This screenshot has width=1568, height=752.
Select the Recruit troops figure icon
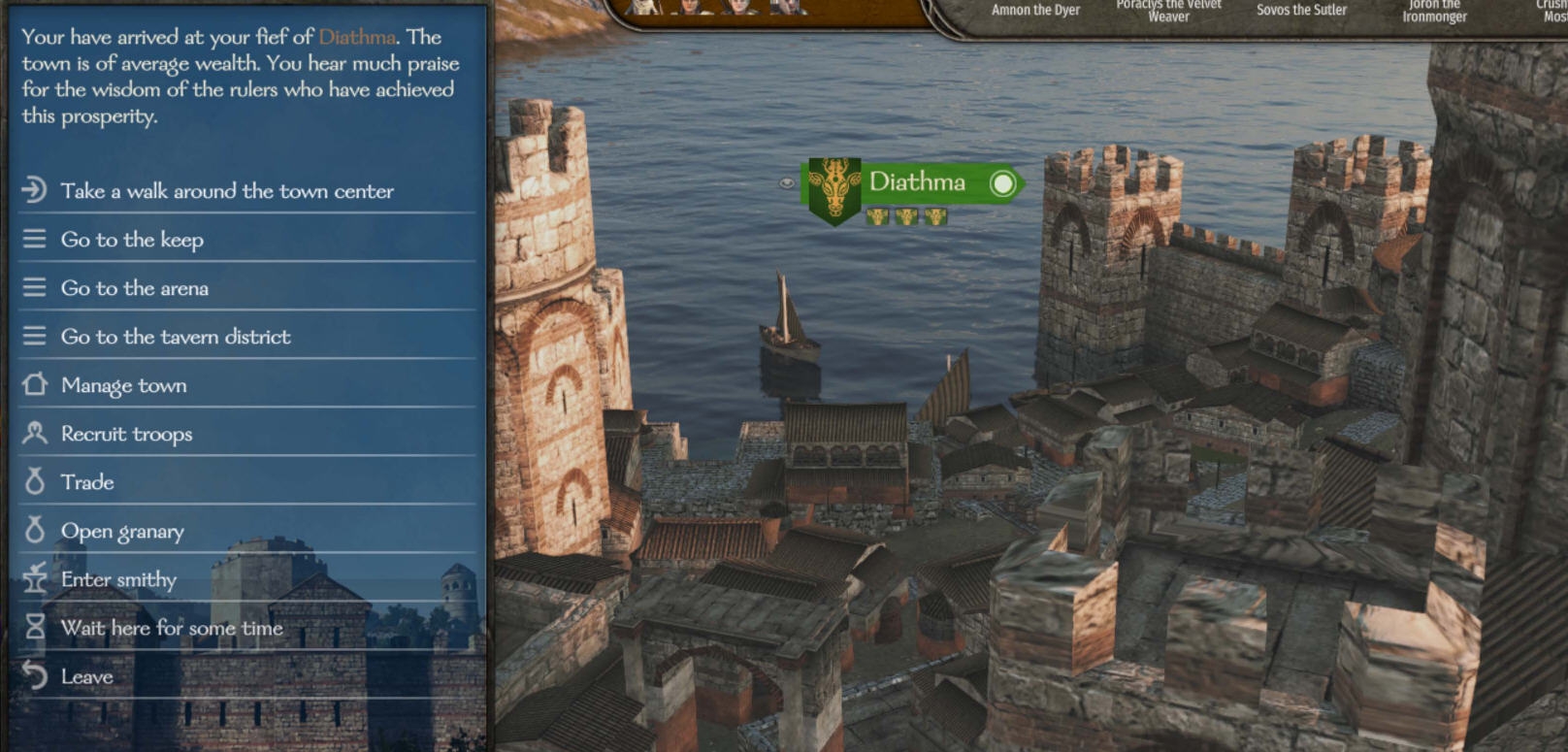point(34,434)
